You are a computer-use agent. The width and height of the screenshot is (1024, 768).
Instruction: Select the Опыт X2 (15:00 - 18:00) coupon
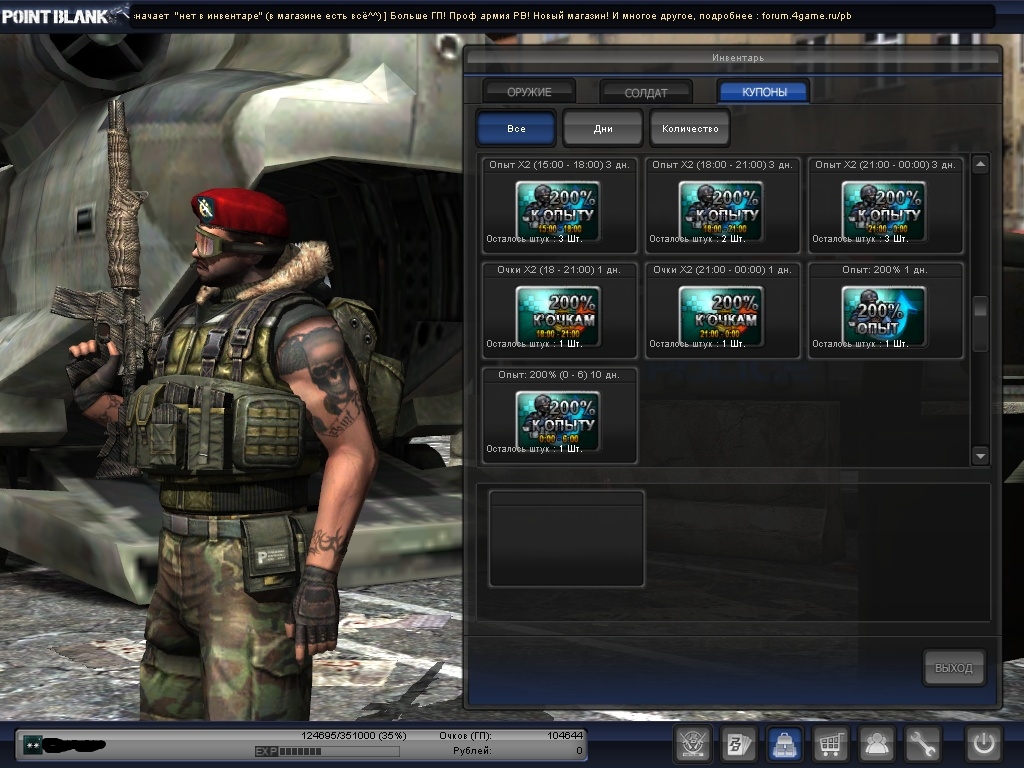pyautogui.click(x=558, y=211)
